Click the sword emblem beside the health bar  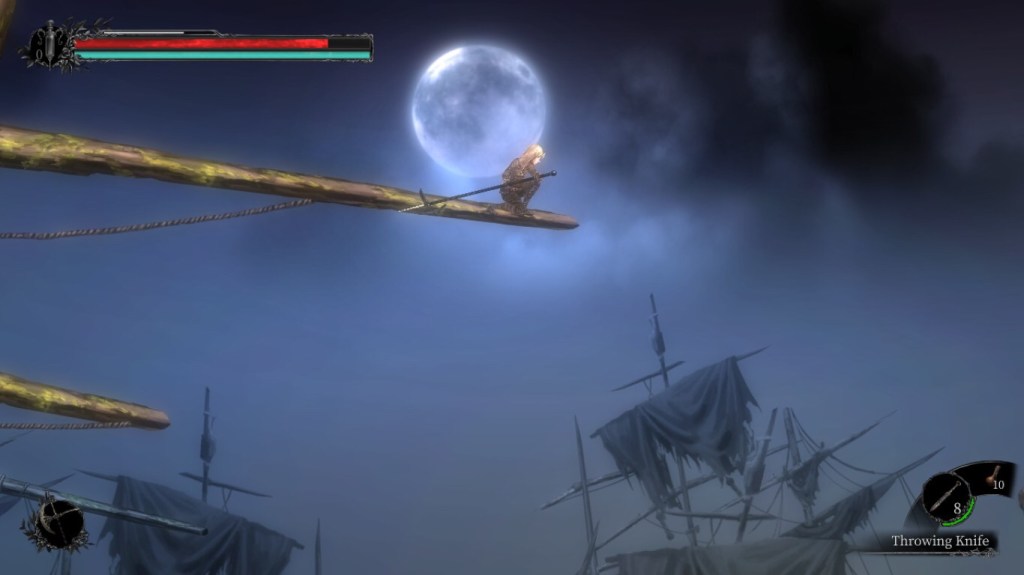[x=47, y=44]
